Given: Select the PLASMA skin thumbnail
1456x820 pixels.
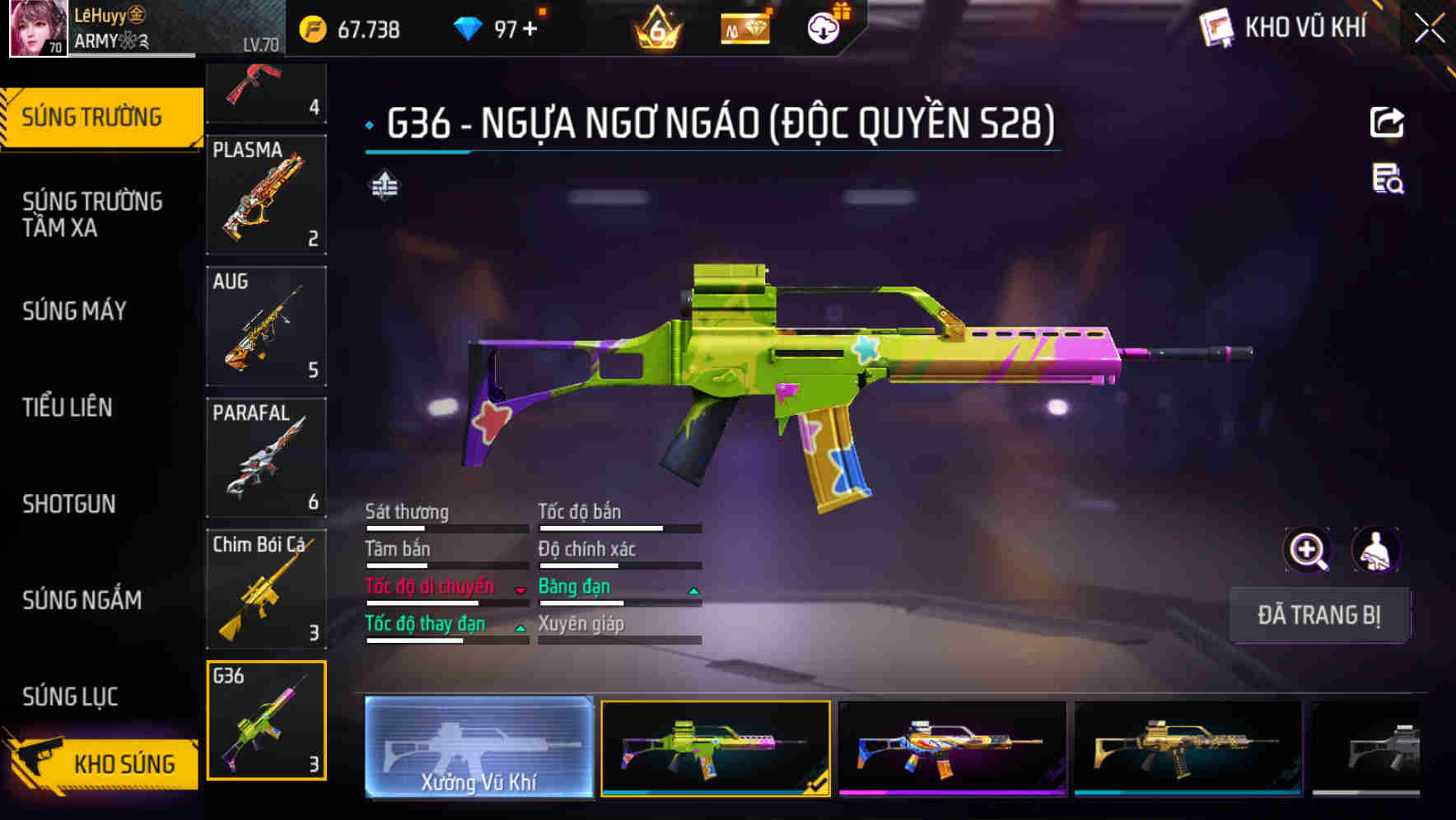Looking at the screenshot, I should tap(265, 195).
